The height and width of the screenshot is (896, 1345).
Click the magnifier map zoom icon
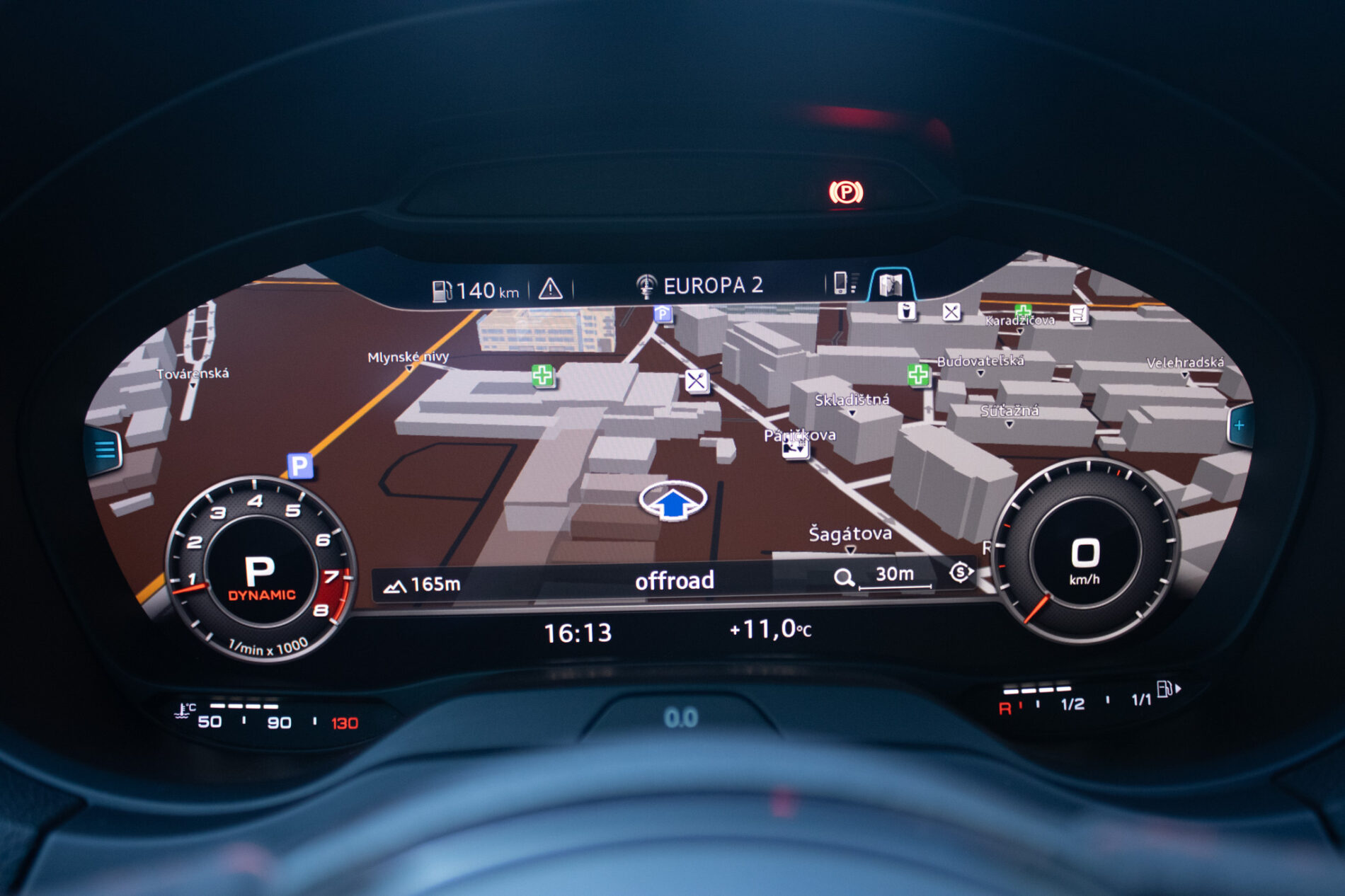pos(844,578)
